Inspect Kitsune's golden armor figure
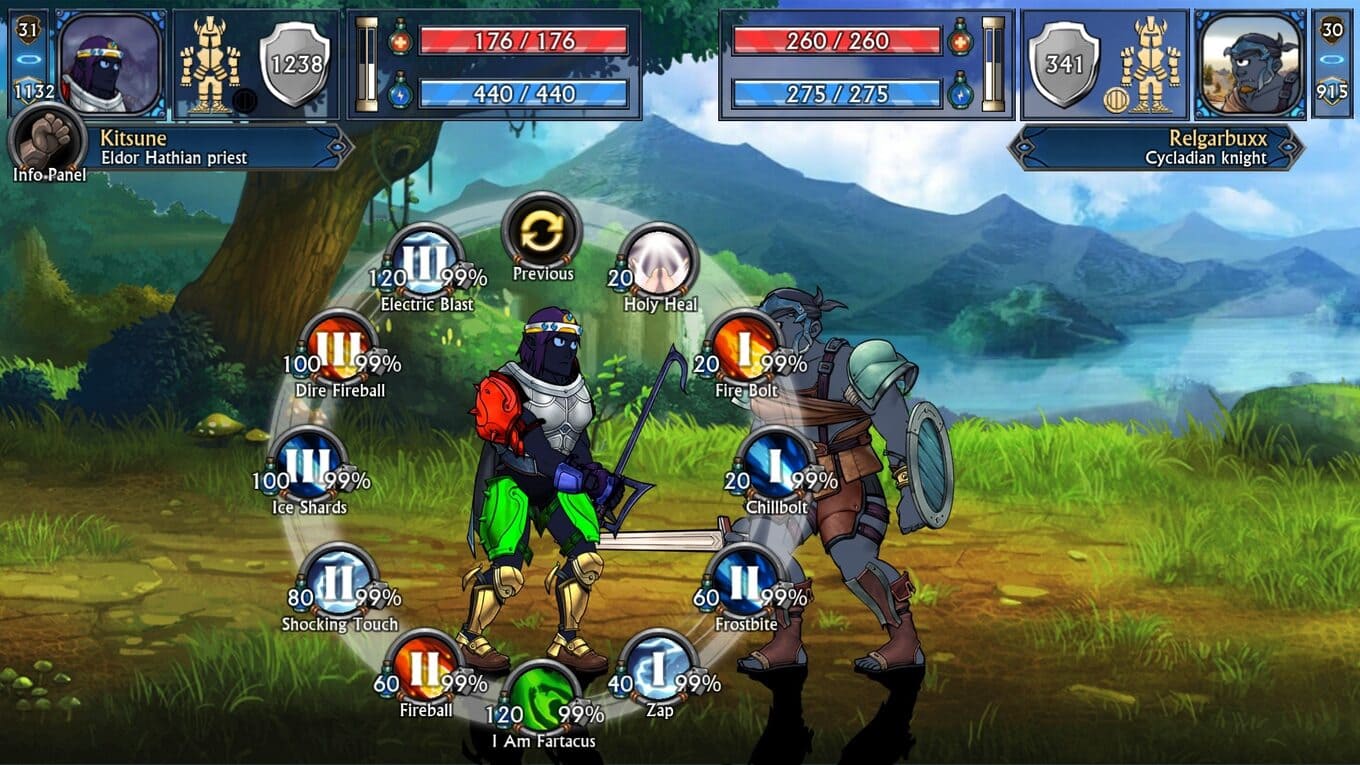The image size is (1360, 765). coord(211,63)
